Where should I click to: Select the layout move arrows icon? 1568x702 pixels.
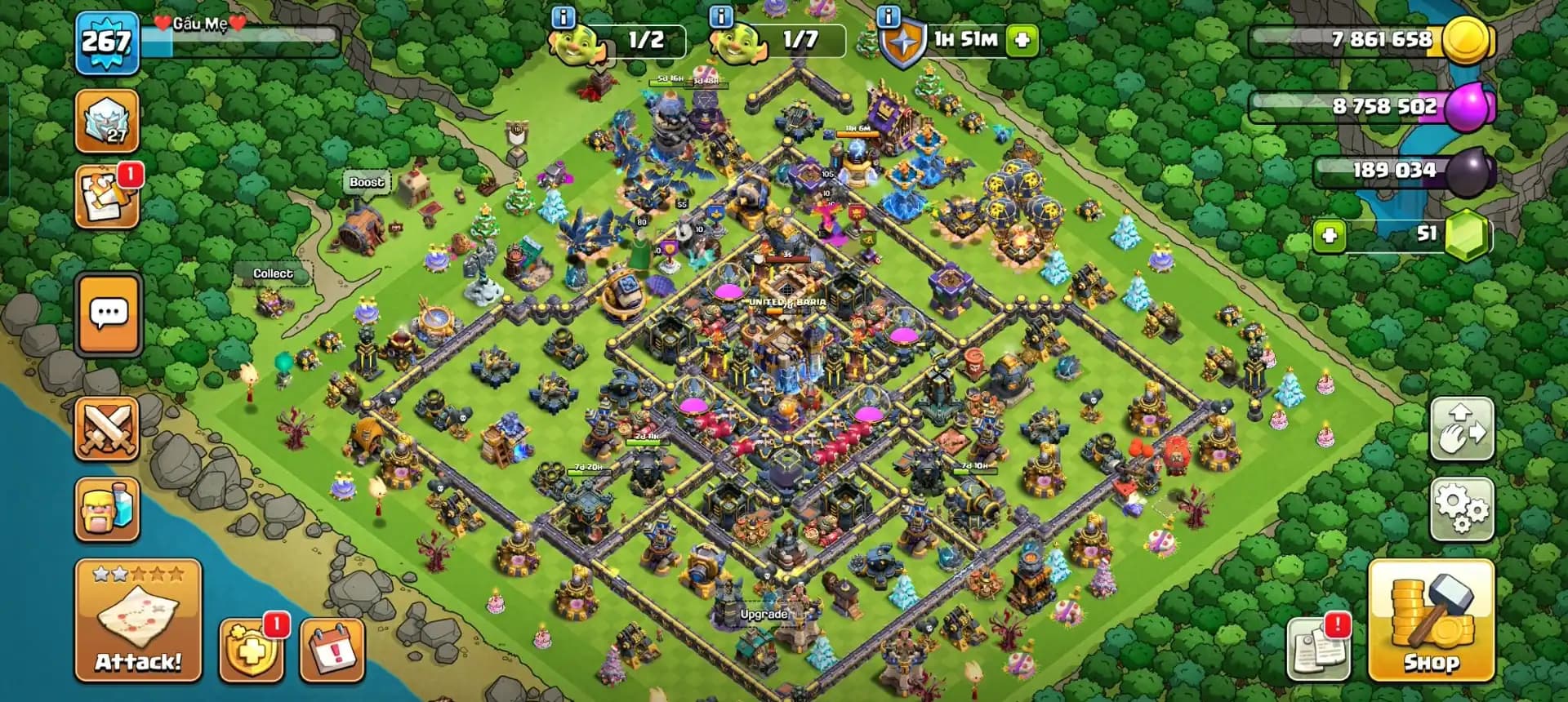tap(1463, 428)
